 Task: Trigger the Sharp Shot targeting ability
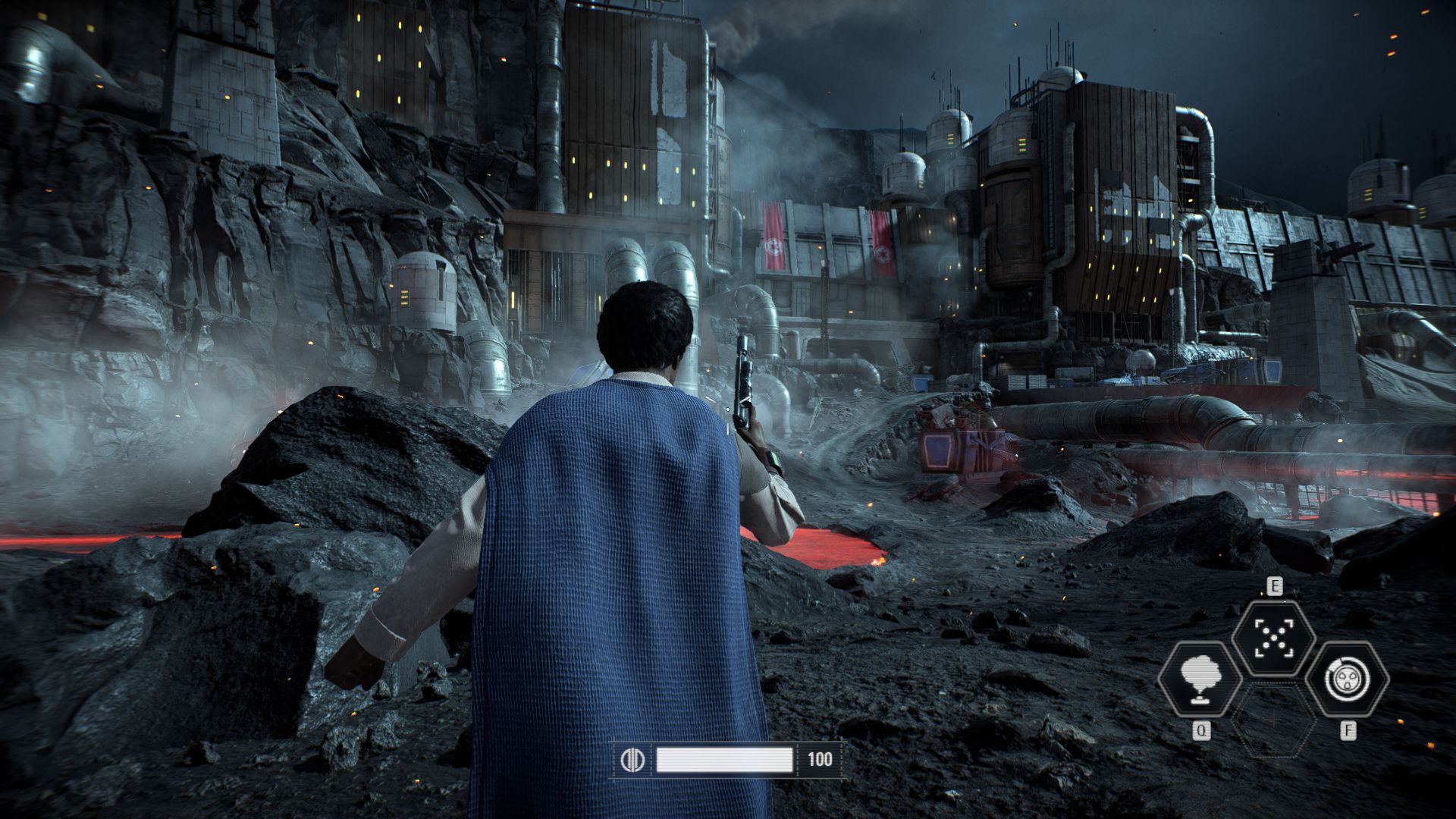click(x=1273, y=637)
